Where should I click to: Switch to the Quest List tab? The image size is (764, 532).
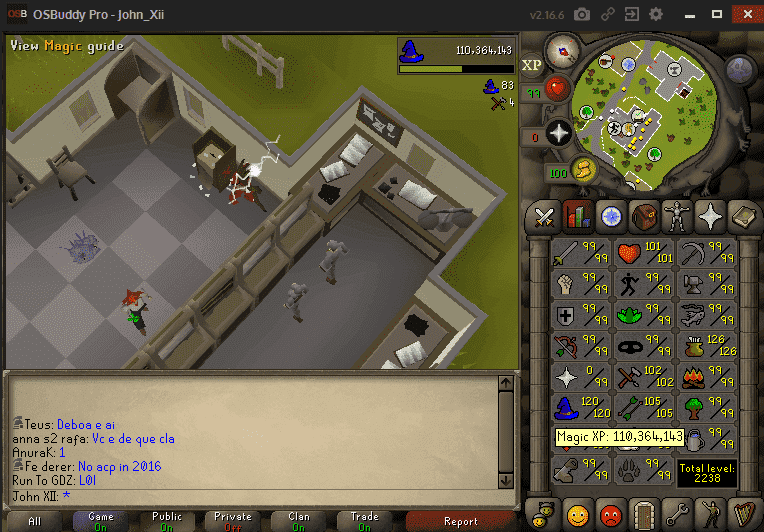(611, 216)
